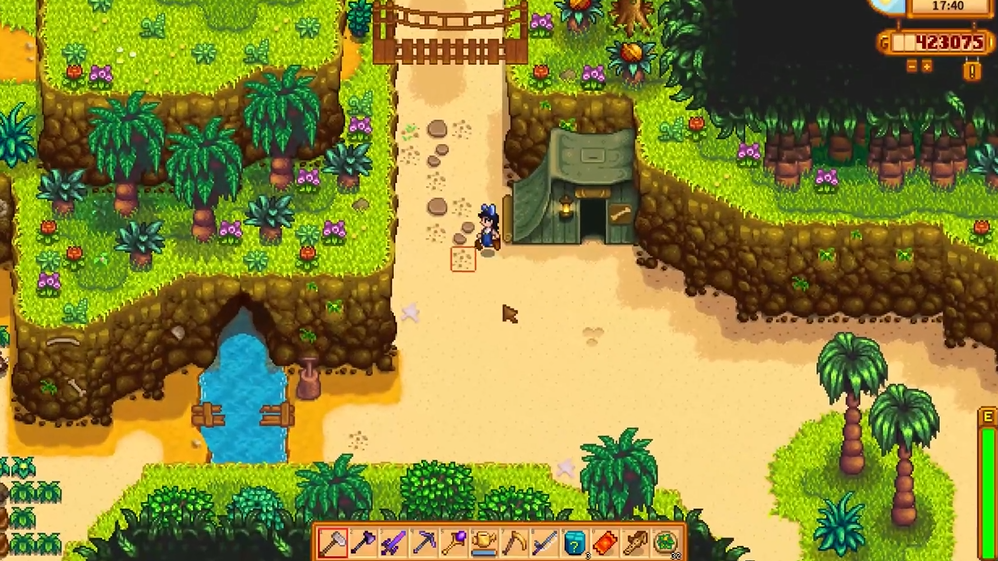Pick the golden scythe slot
998x561 pixels.
515,543
